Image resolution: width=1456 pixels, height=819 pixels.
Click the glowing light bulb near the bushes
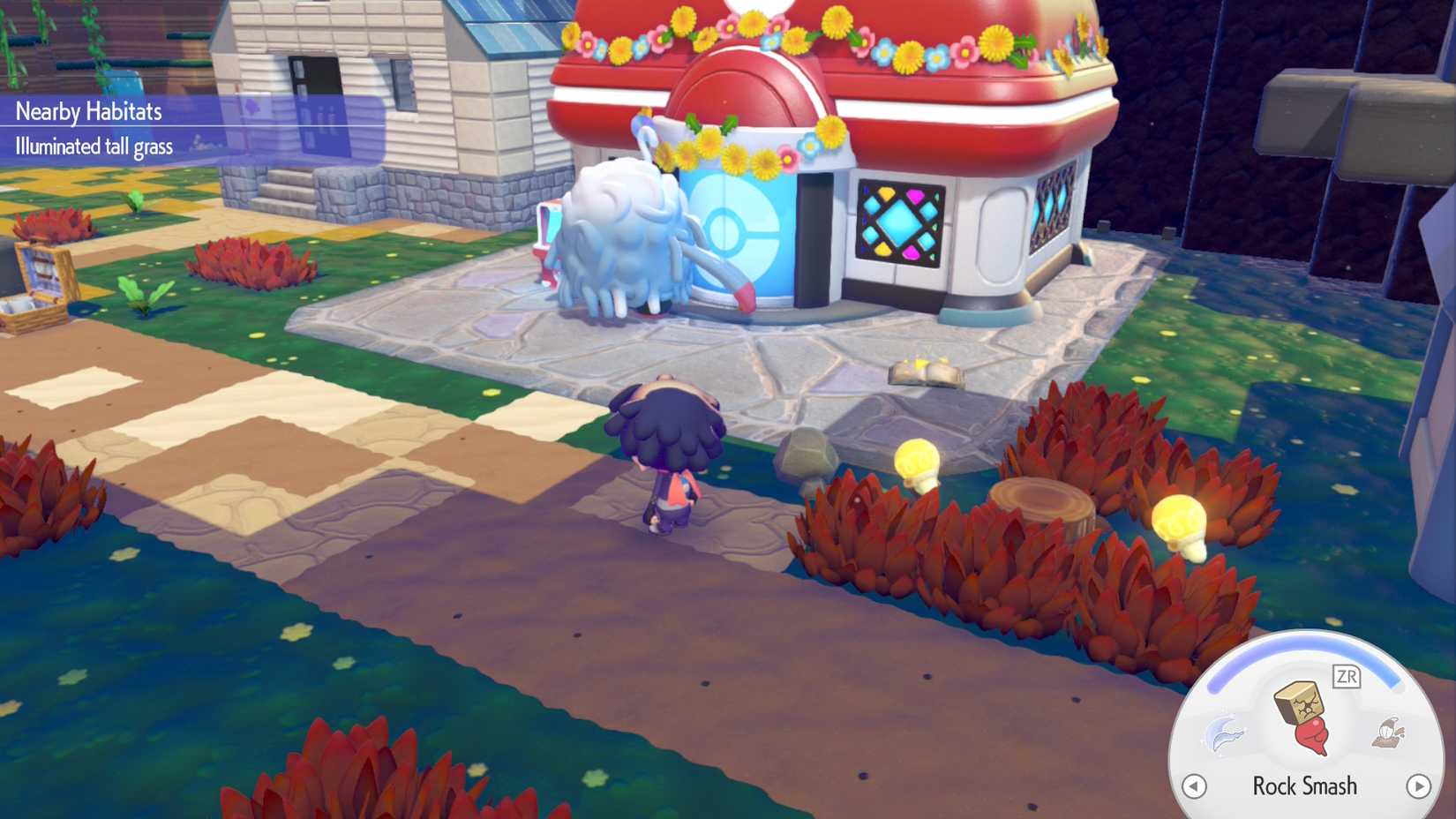(x=915, y=464)
